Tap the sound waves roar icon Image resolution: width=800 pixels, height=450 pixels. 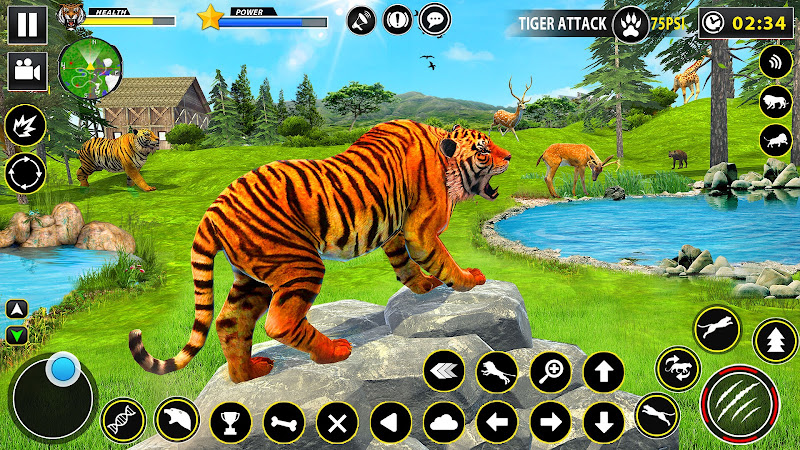[x=774, y=62]
